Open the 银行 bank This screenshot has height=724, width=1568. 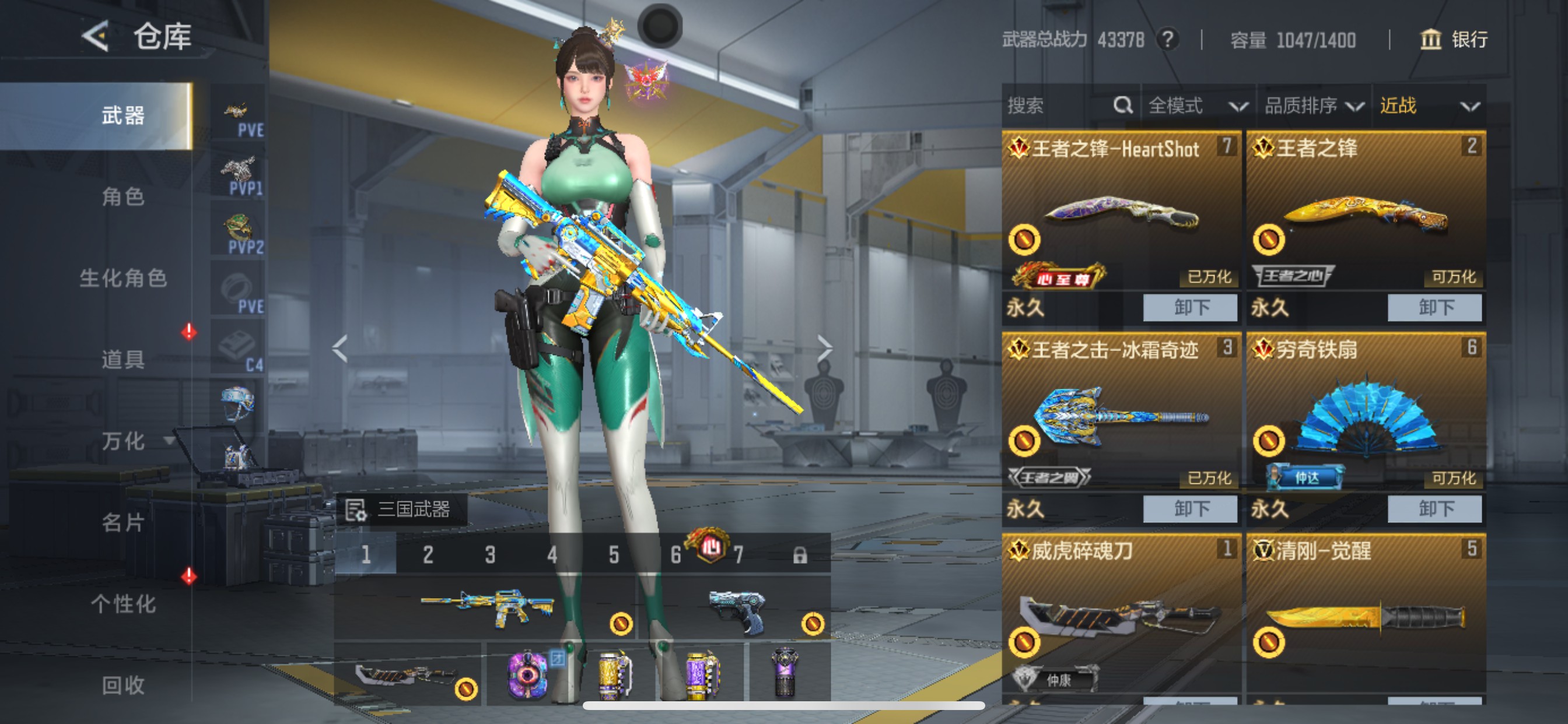click(1454, 40)
